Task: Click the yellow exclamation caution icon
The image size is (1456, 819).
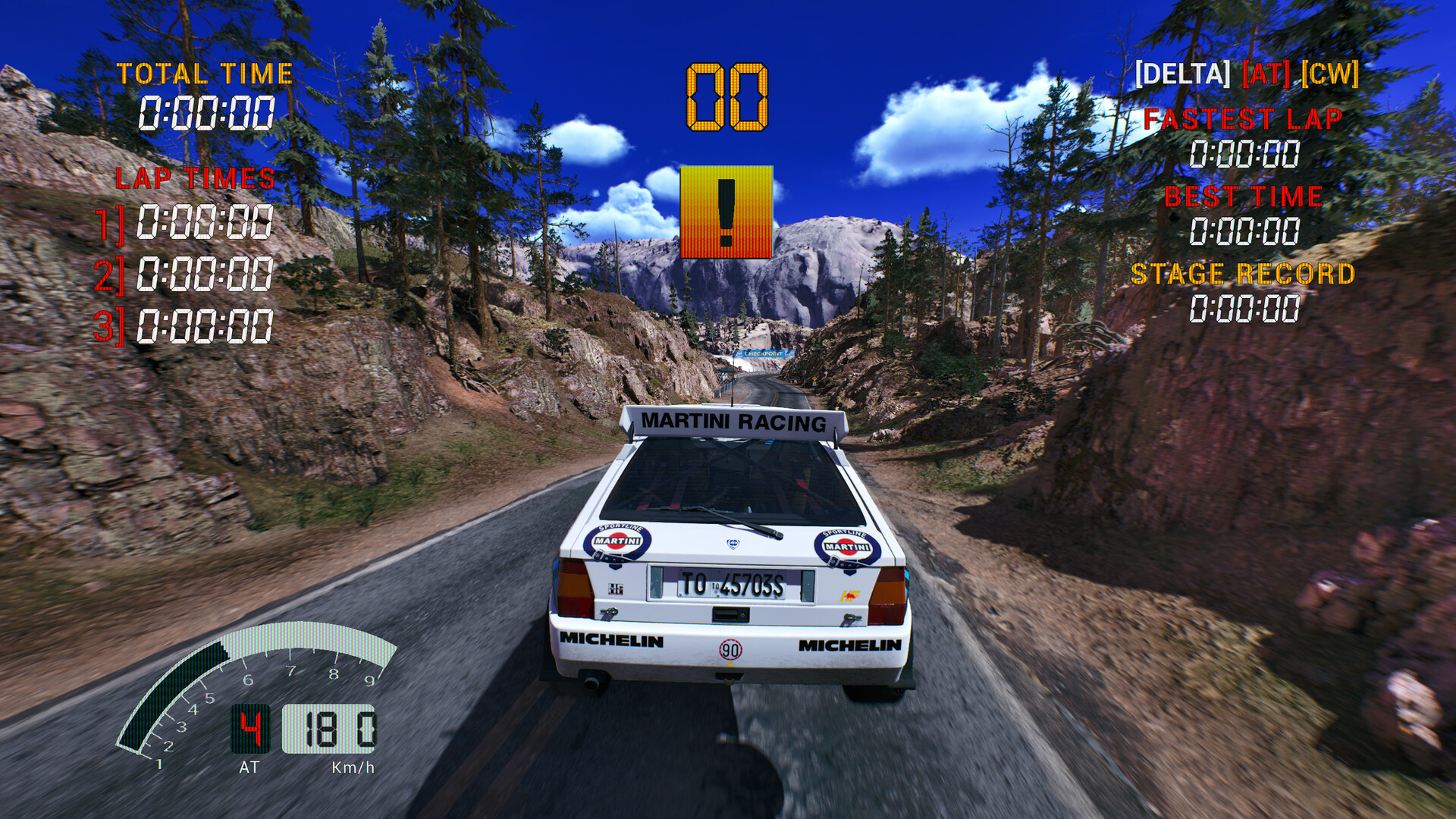Action: coord(726,212)
